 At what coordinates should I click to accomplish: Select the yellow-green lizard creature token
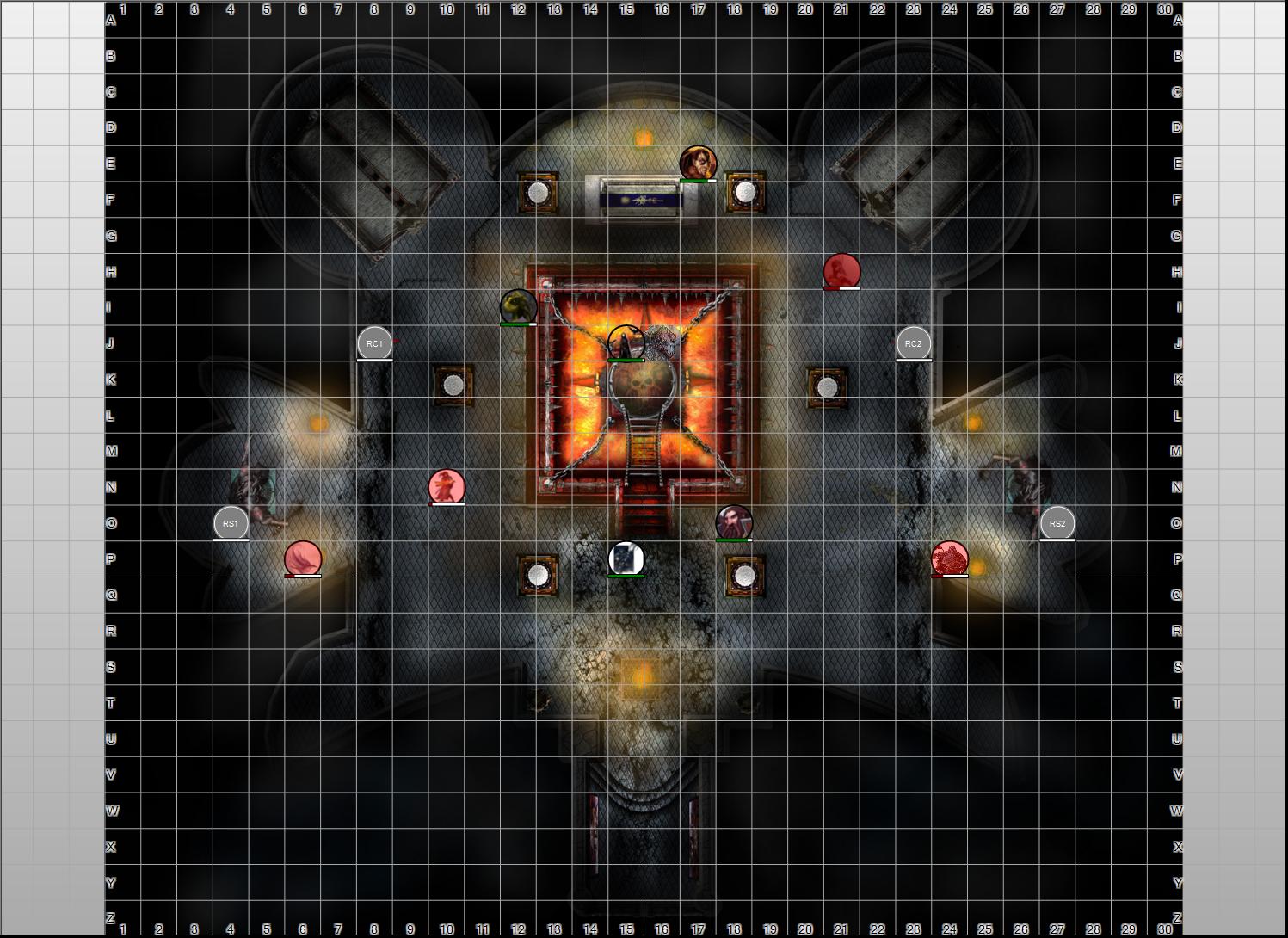pos(518,307)
